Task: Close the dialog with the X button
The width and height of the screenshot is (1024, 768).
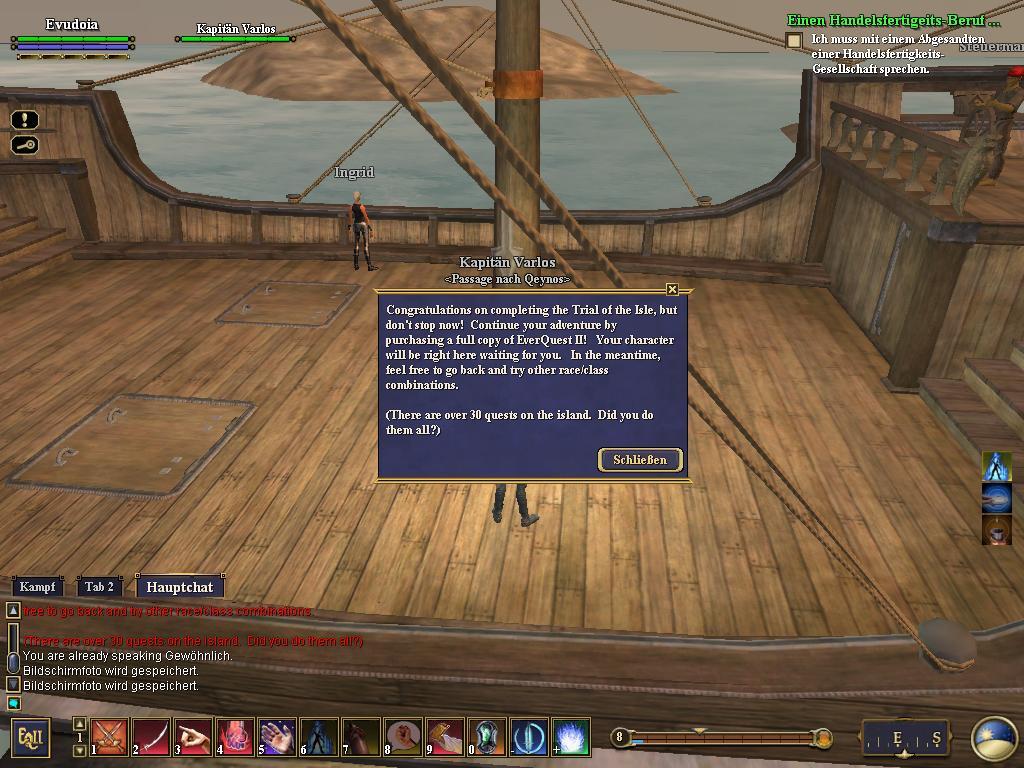Action: pyautogui.click(x=672, y=289)
